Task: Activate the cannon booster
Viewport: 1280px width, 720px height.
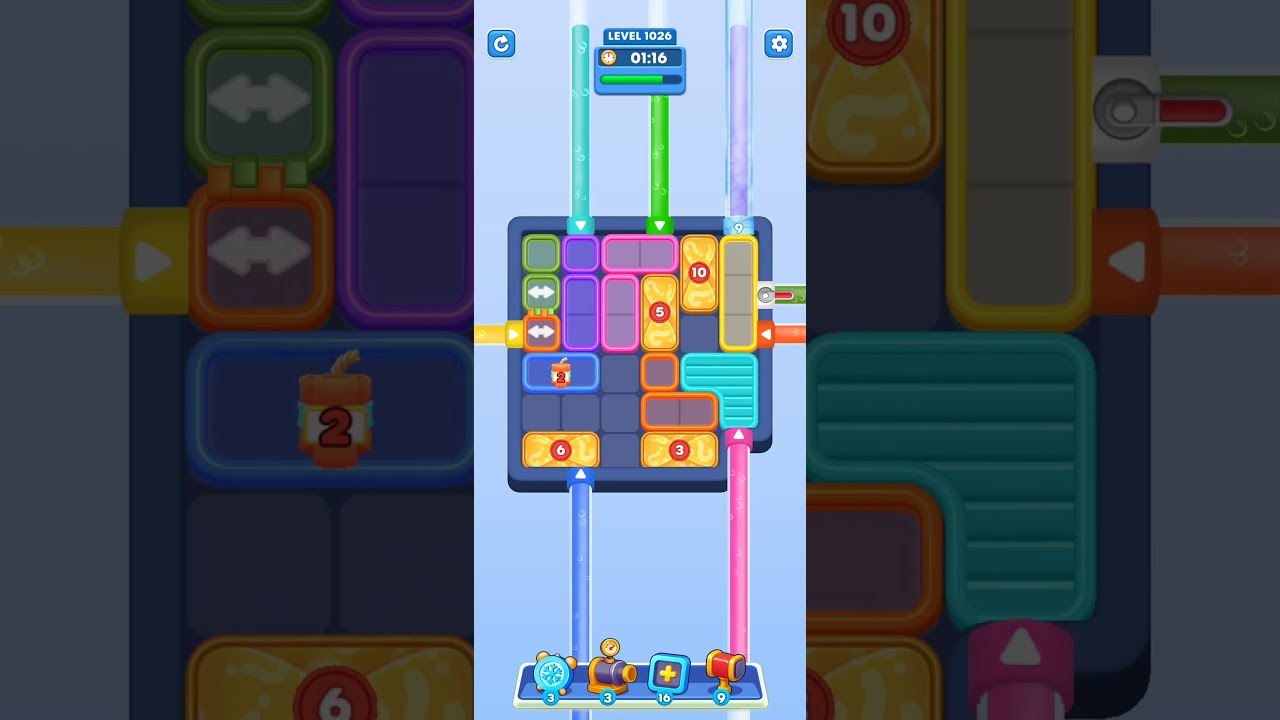Action: coord(611,675)
